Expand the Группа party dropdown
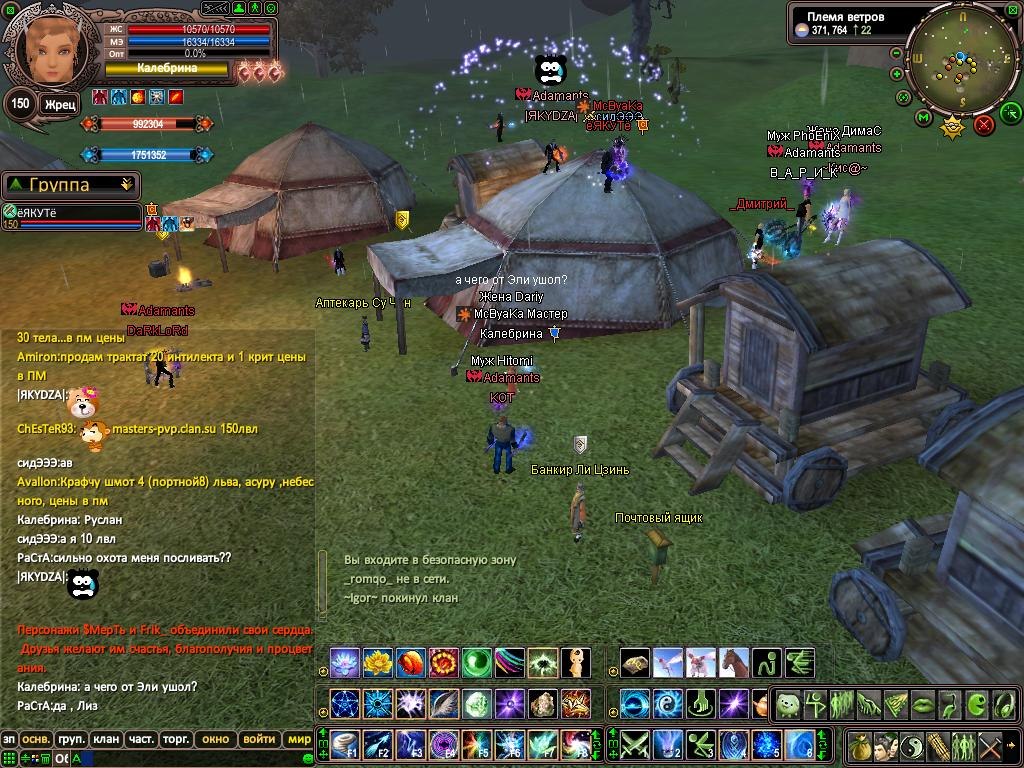Viewport: 1024px width, 768px height. click(x=126, y=185)
